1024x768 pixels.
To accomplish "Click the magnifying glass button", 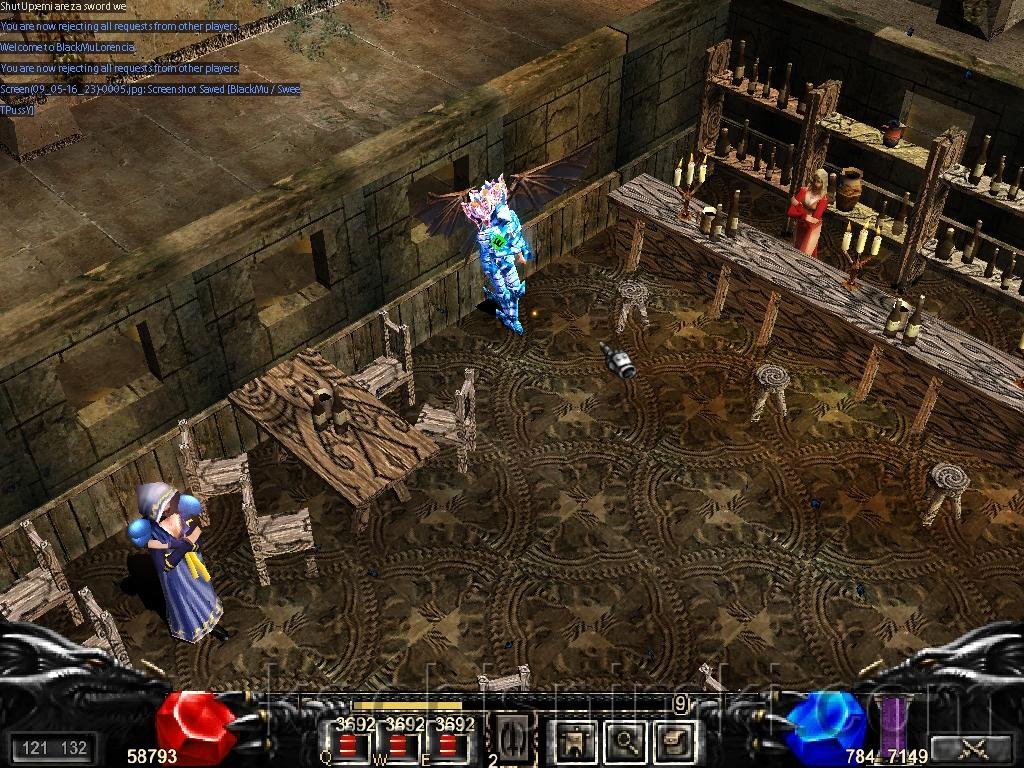I will (x=626, y=741).
